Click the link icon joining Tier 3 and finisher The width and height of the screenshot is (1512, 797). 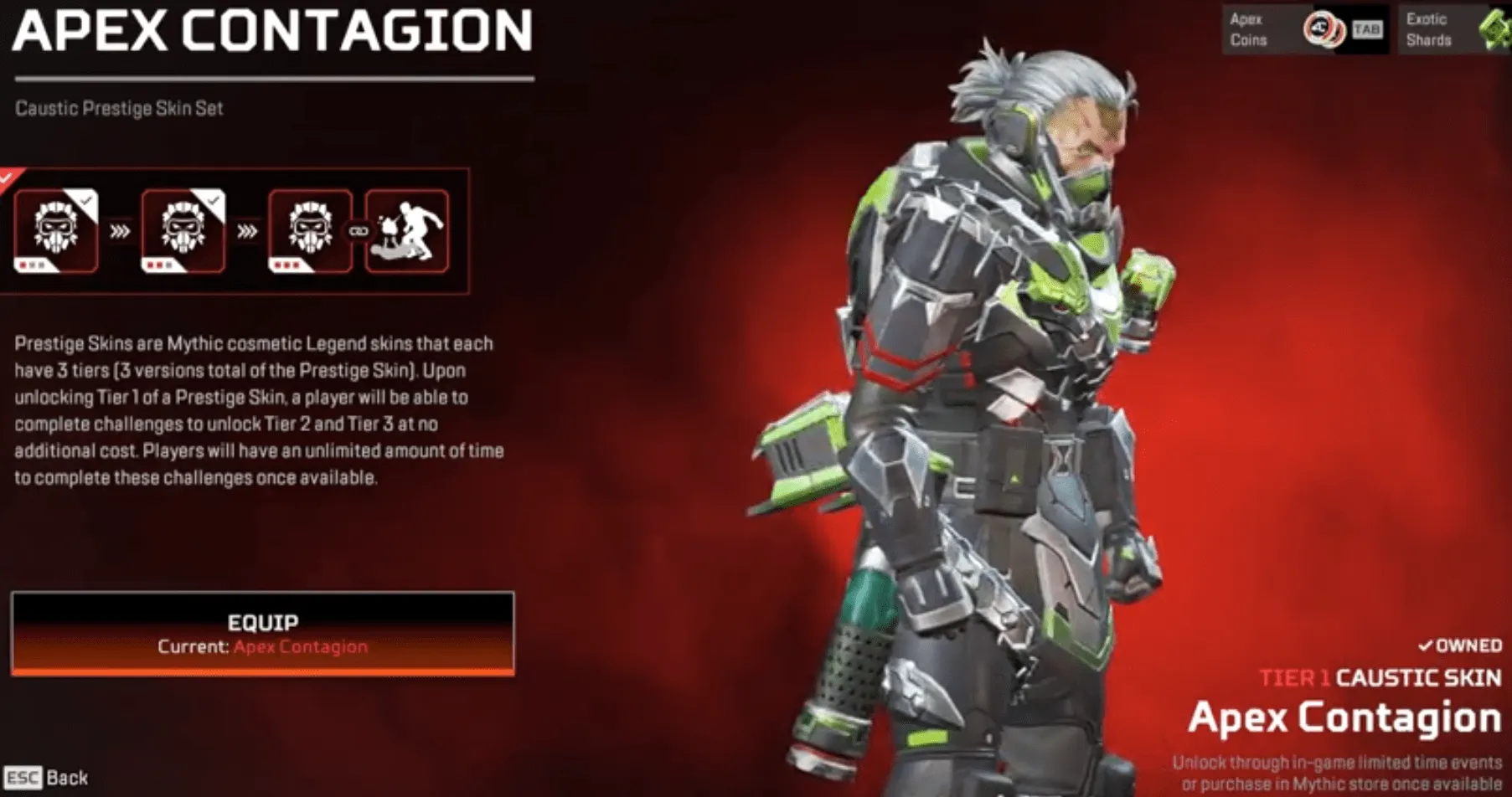click(359, 232)
